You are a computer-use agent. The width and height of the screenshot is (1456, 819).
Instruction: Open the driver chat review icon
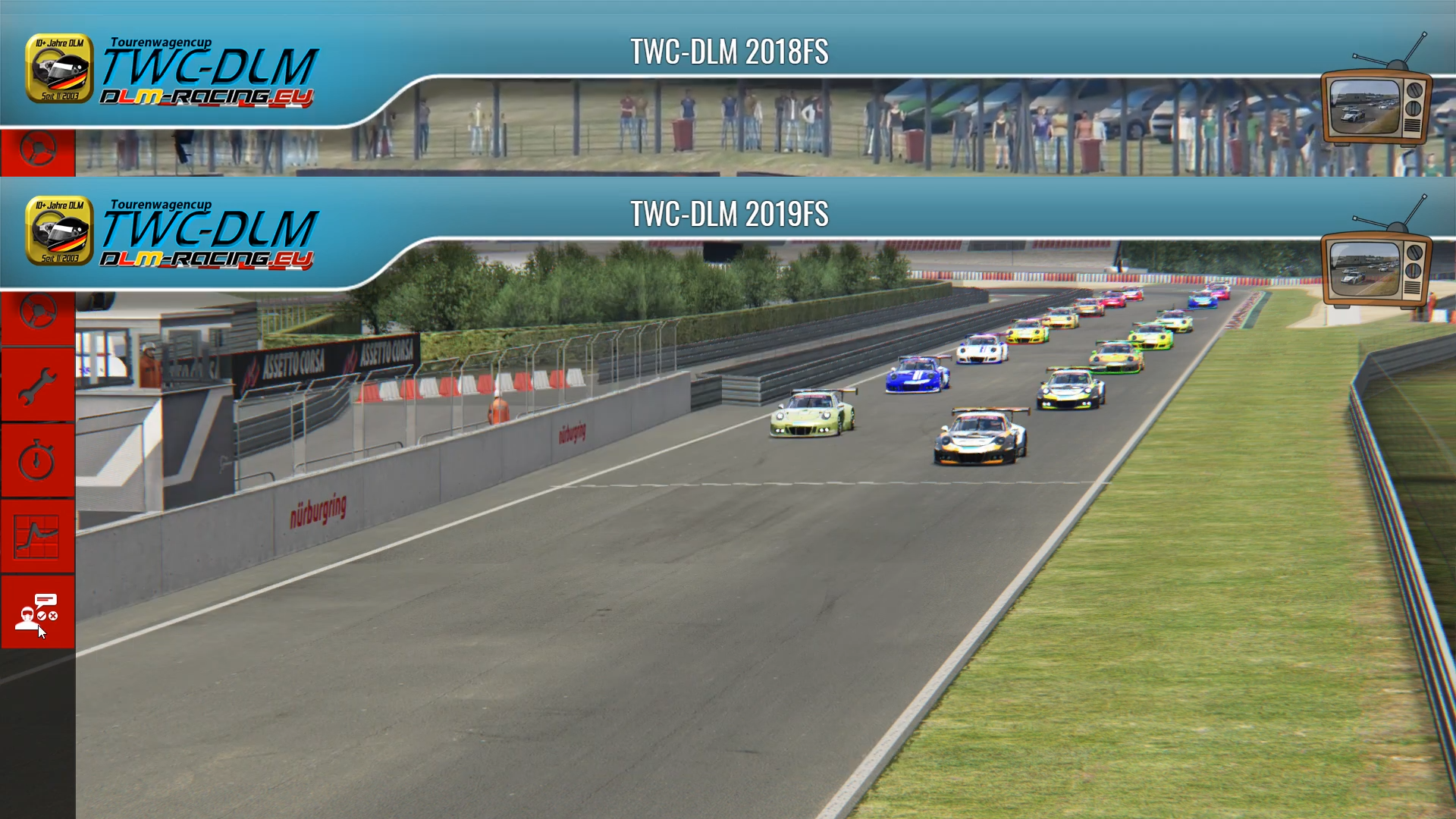[37, 611]
